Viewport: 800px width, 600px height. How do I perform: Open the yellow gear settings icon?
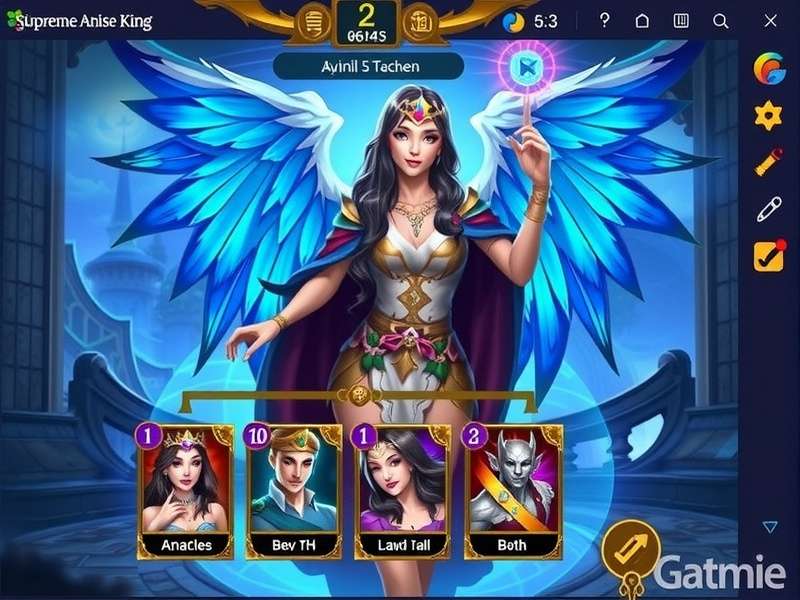768,116
